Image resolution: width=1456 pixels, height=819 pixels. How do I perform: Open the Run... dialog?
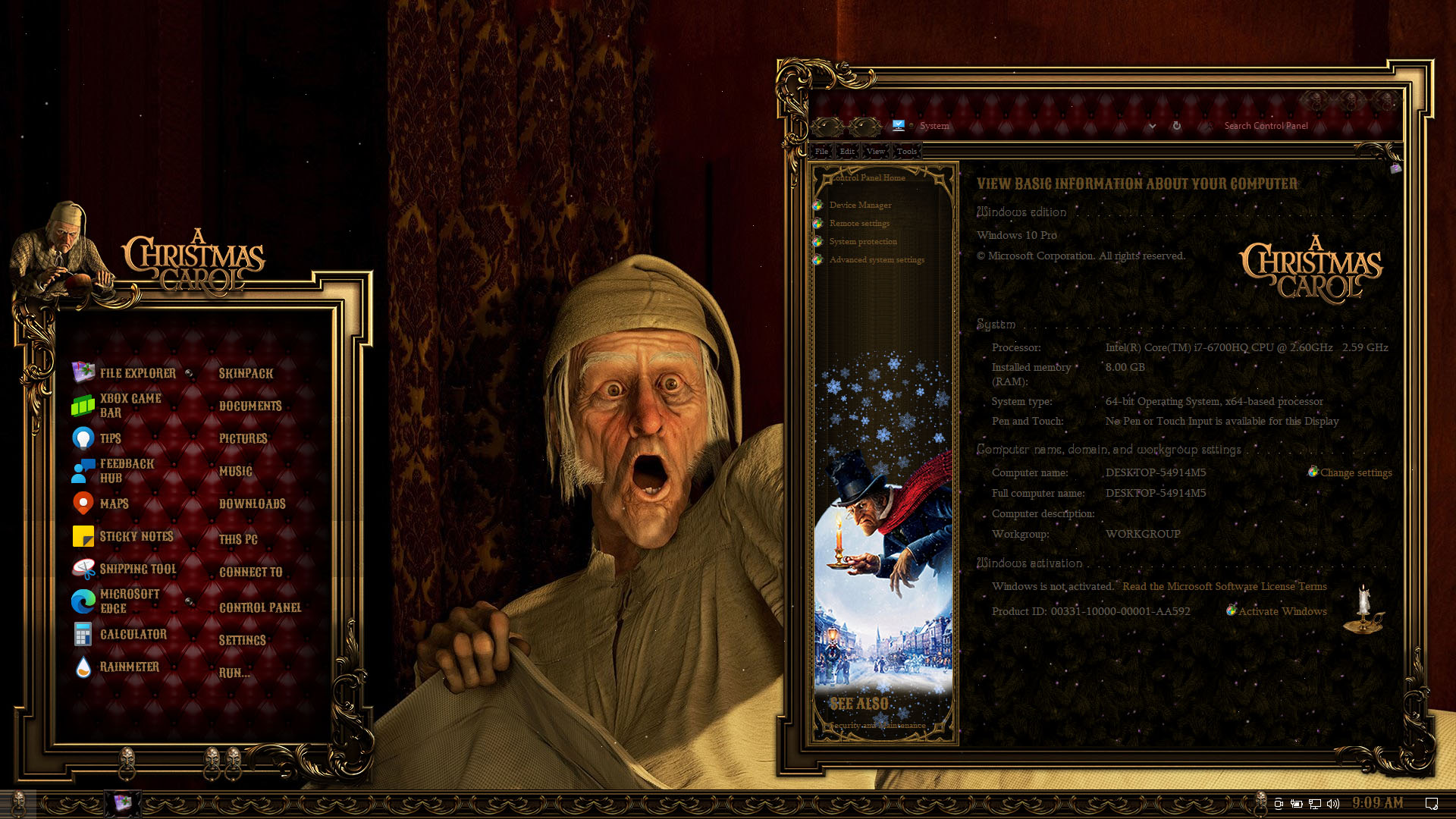[234, 673]
